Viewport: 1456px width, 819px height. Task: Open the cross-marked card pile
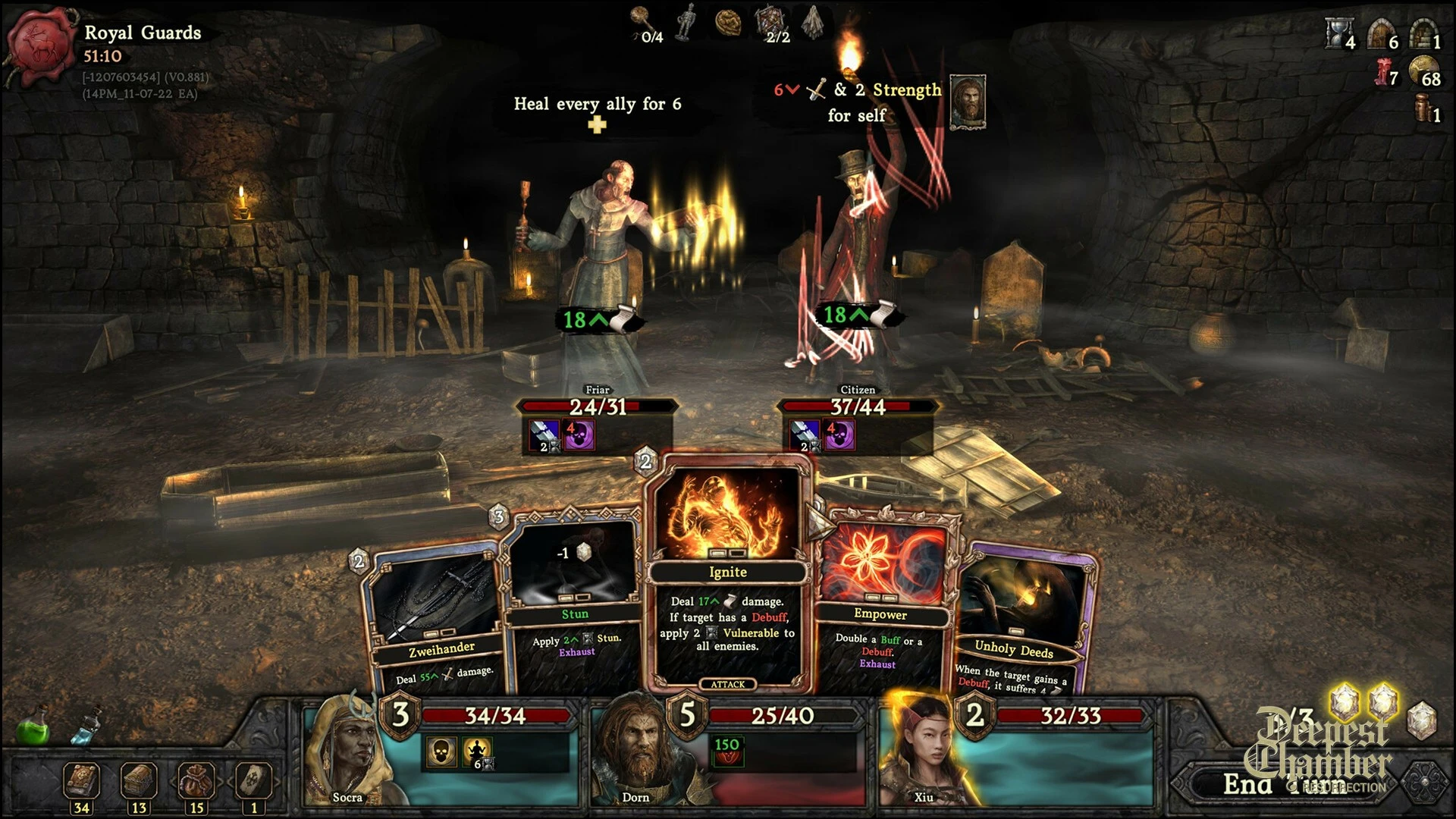click(253, 781)
